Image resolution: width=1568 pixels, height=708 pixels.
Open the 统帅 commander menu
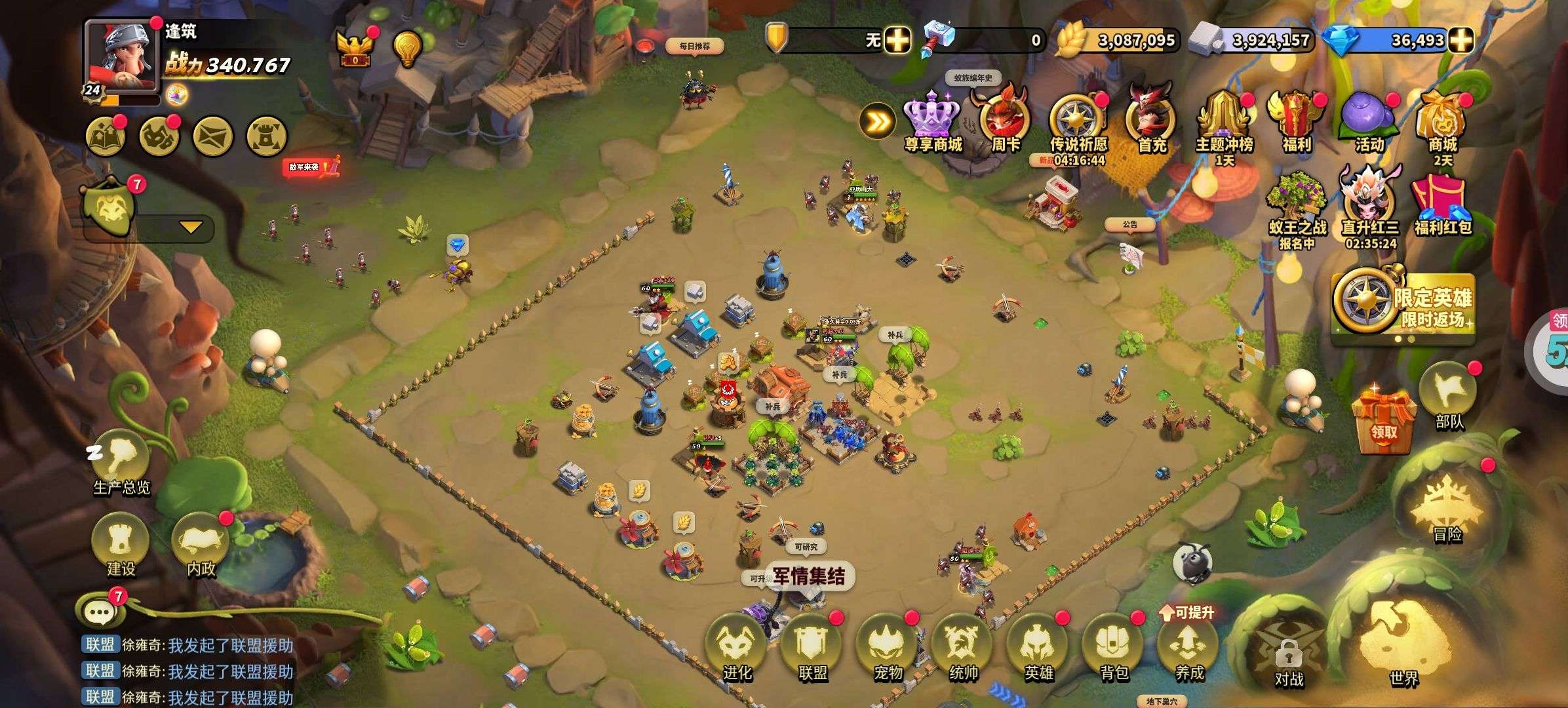963,646
